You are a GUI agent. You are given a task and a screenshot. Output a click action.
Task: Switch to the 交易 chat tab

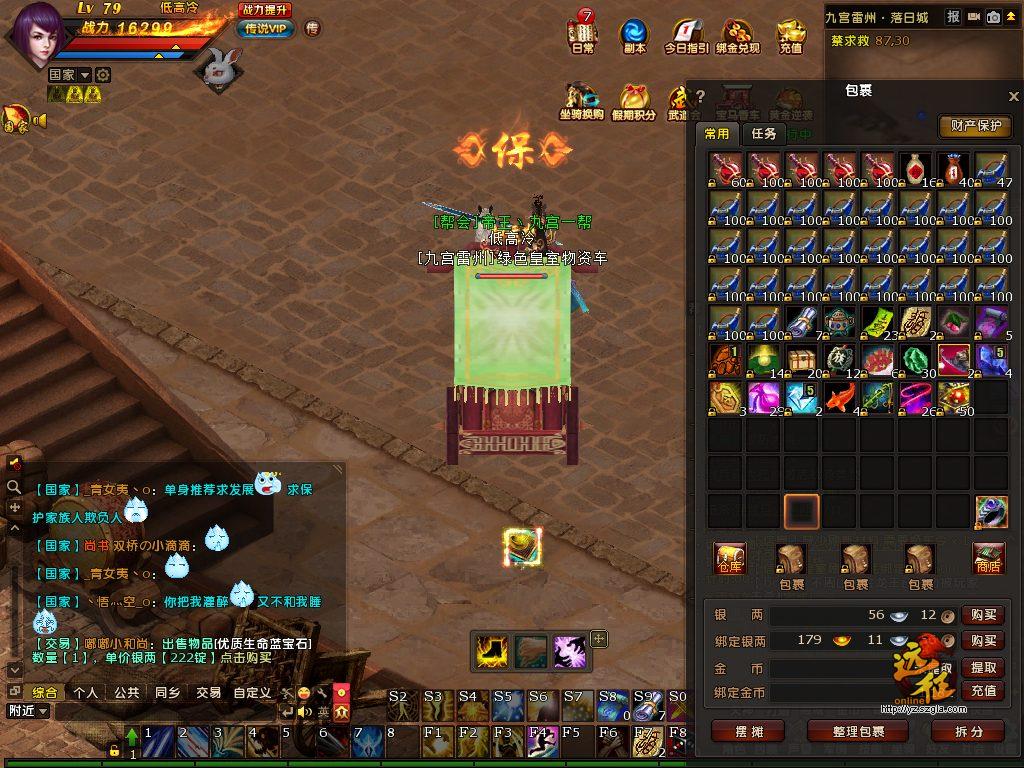207,692
